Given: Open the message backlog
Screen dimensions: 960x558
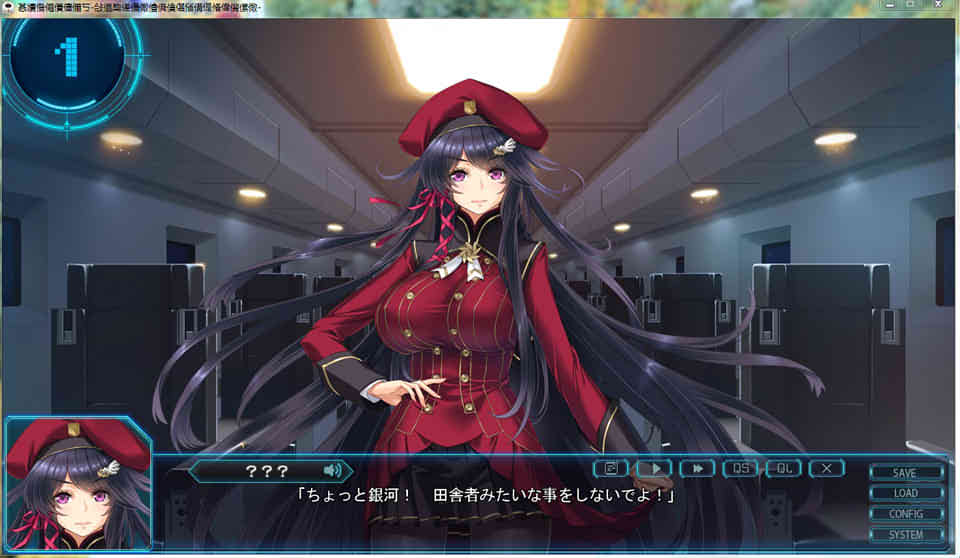Looking at the screenshot, I should click(x=611, y=468).
